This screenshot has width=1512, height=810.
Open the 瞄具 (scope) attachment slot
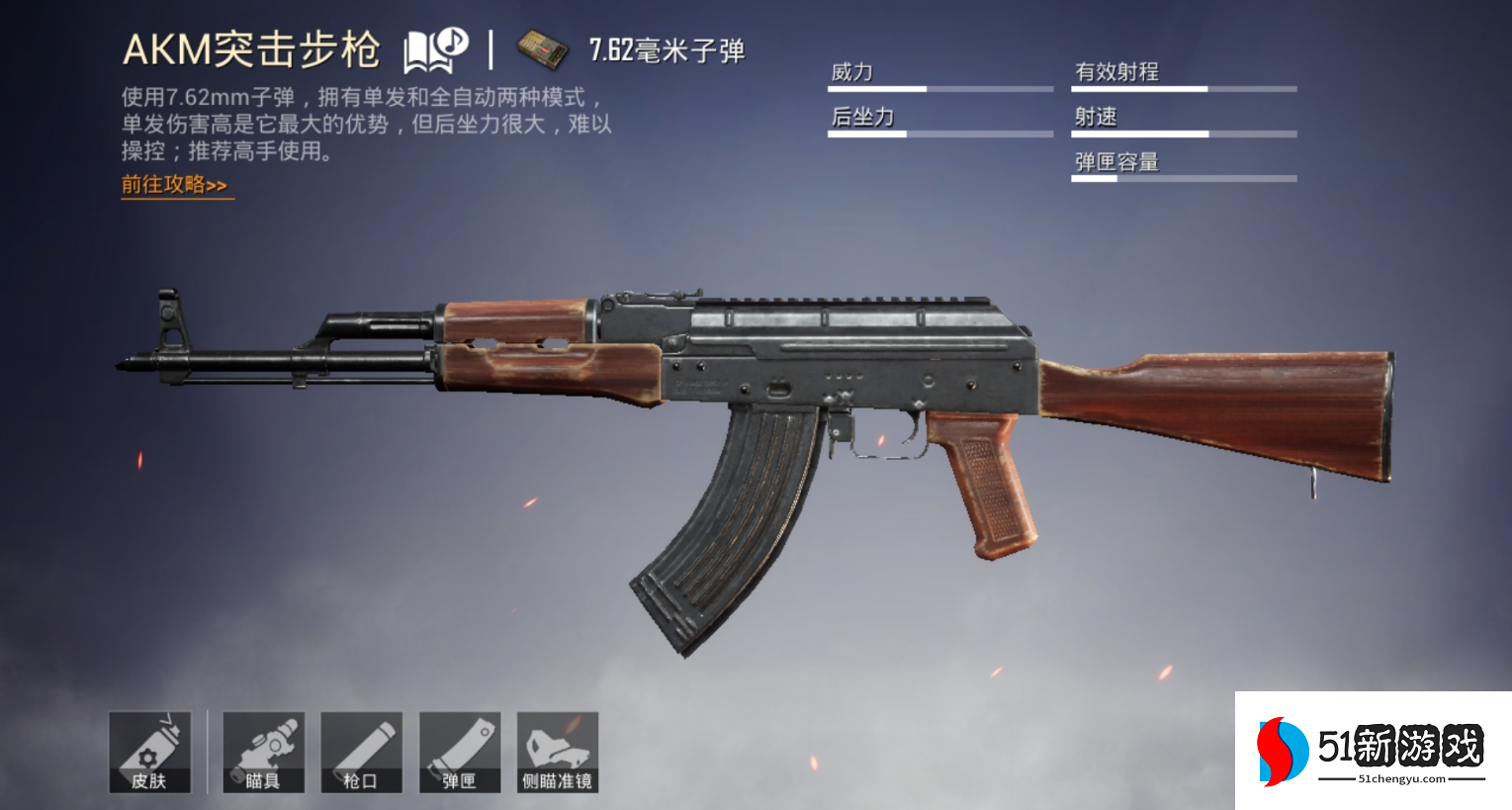point(263,752)
